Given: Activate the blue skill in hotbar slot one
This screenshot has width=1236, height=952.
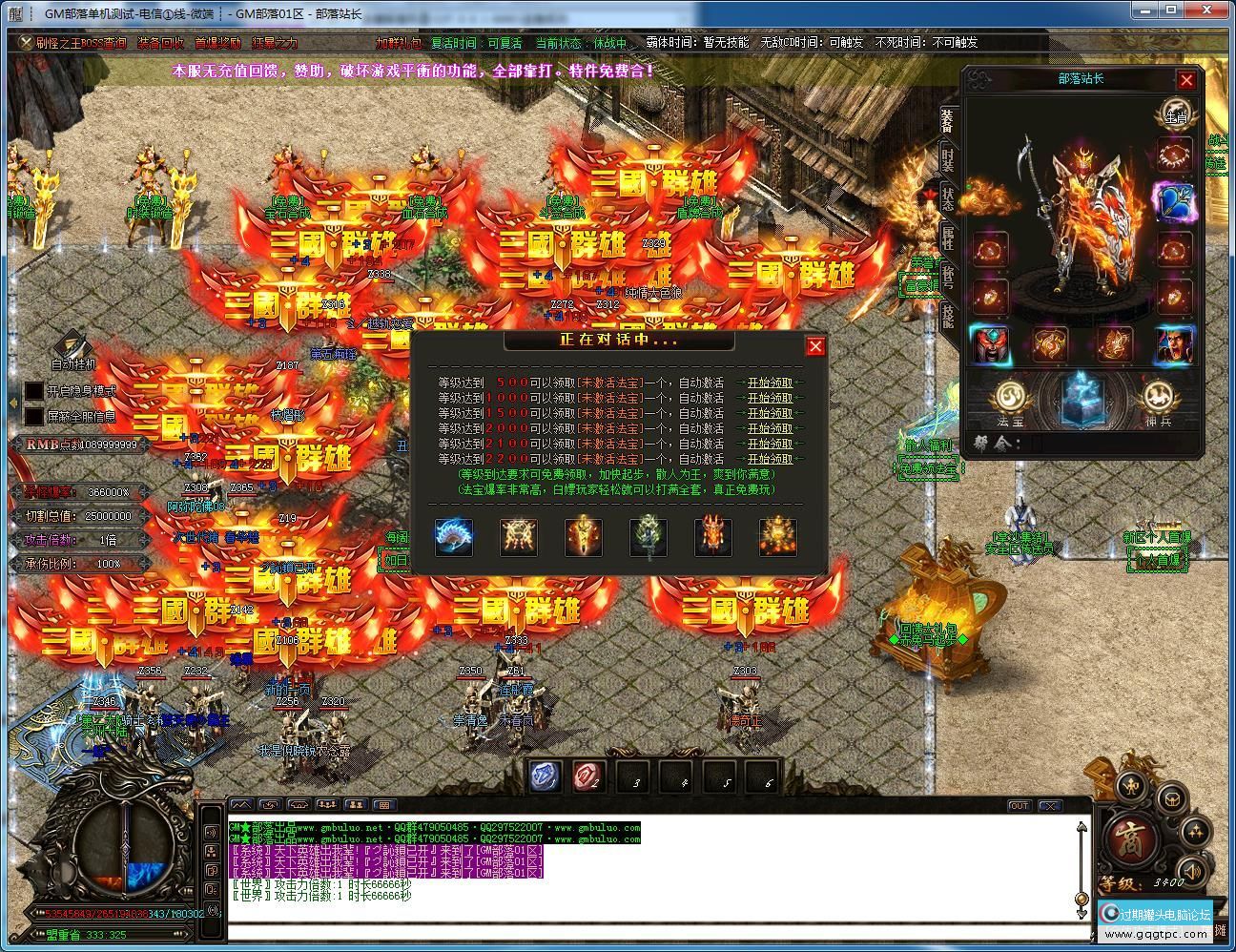Looking at the screenshot, I should pyautogui.click(x=546, y=776).
